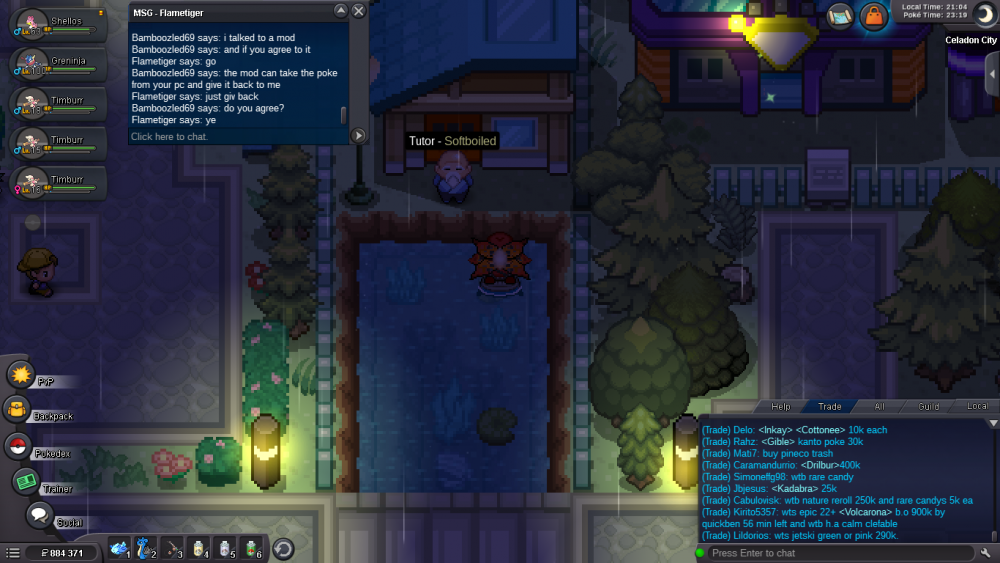Minimize the Flametiger message window
Viewport: 1000px width, 563px height.
[x=340, y=11]
